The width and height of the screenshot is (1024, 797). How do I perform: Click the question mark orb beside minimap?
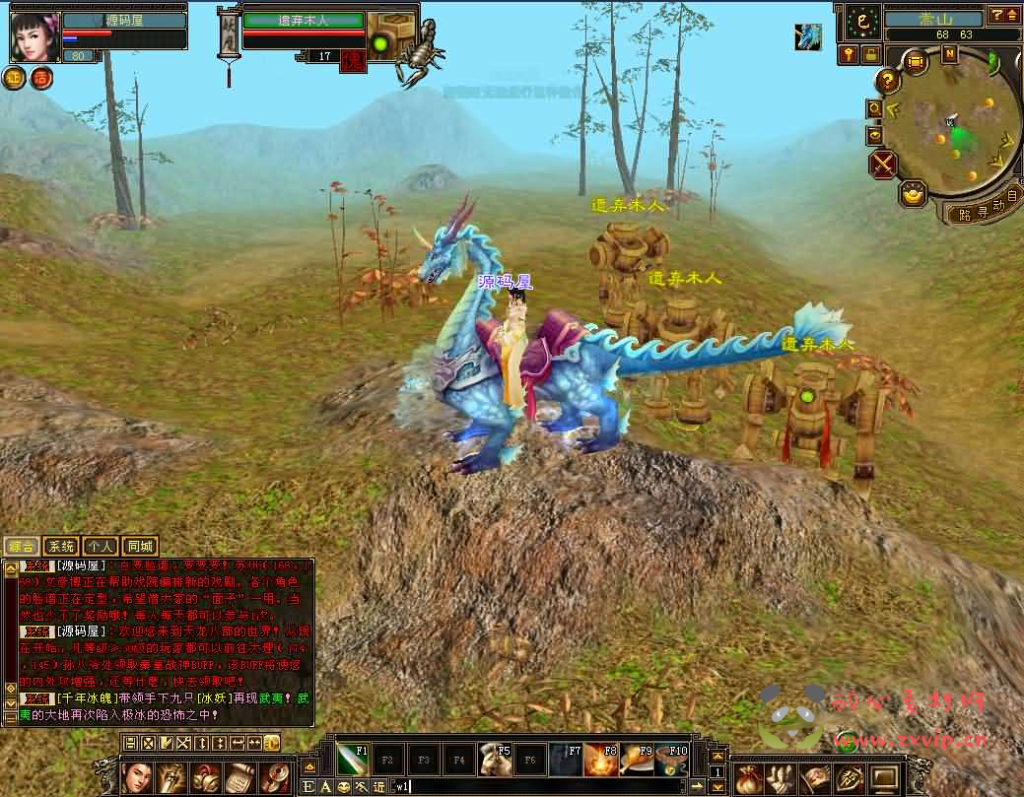point(888,81)
